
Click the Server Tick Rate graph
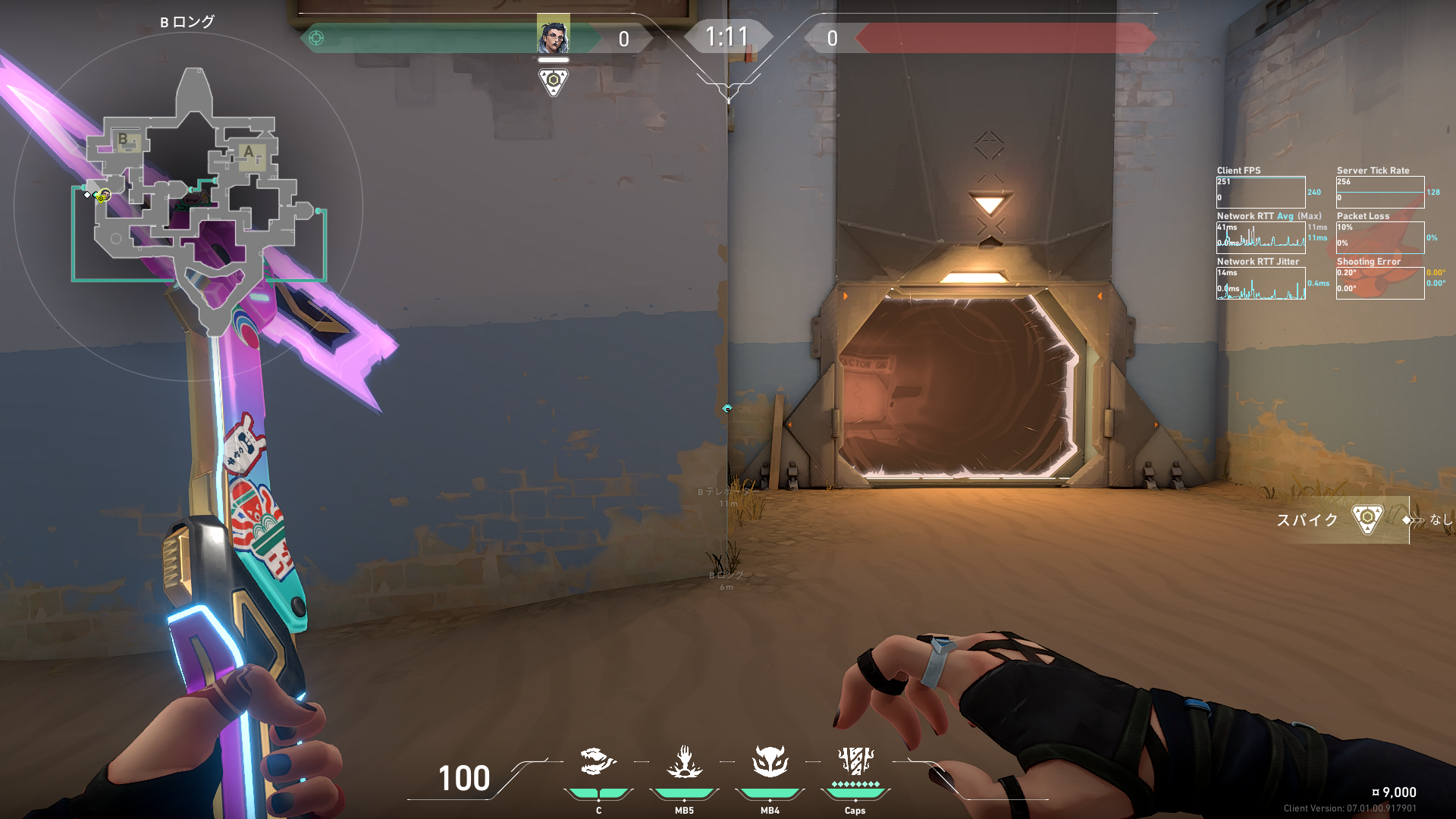pyautogui.click(x=1379, y=193)
